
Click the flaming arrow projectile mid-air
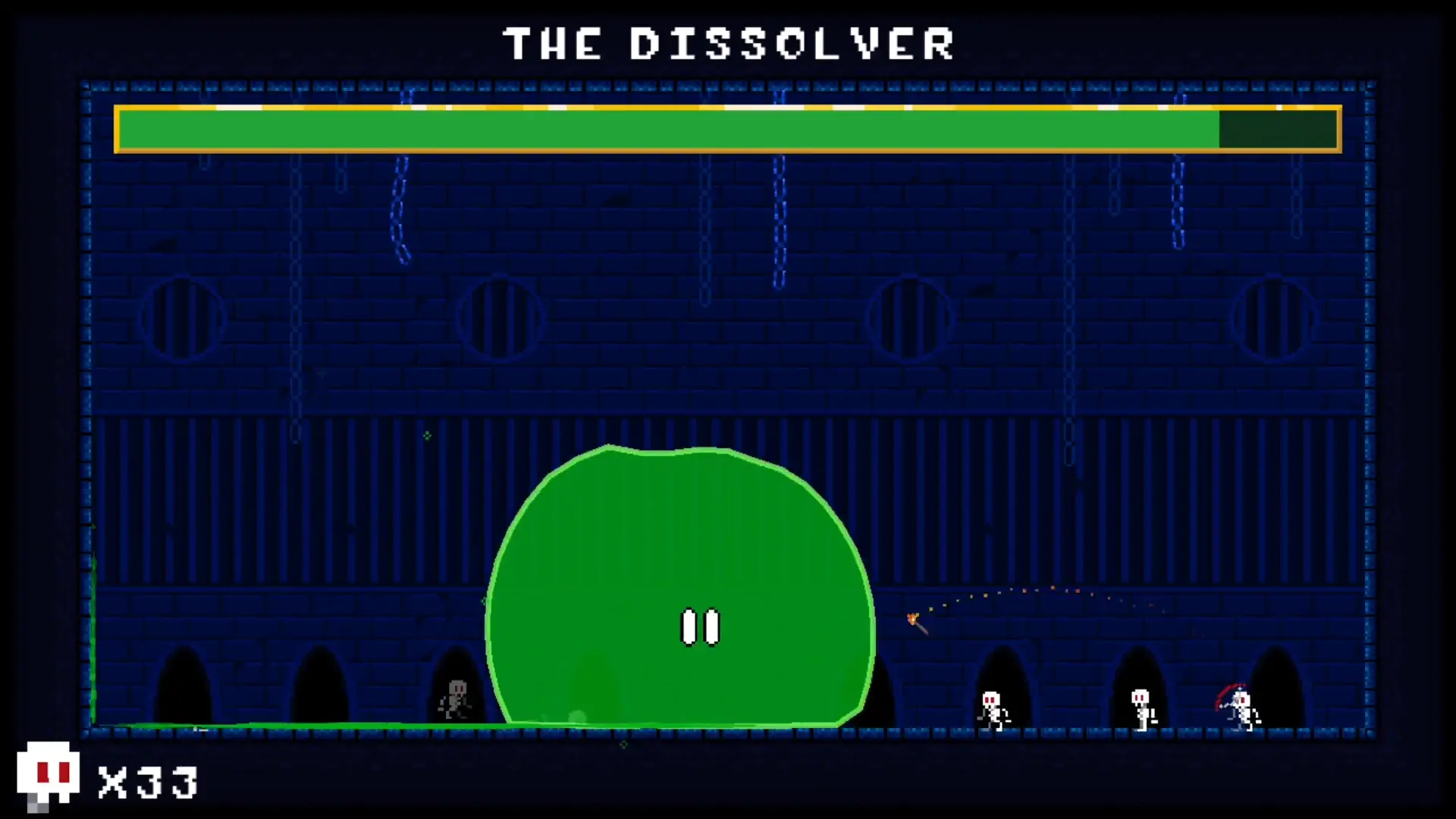click(x=914, y=620)
